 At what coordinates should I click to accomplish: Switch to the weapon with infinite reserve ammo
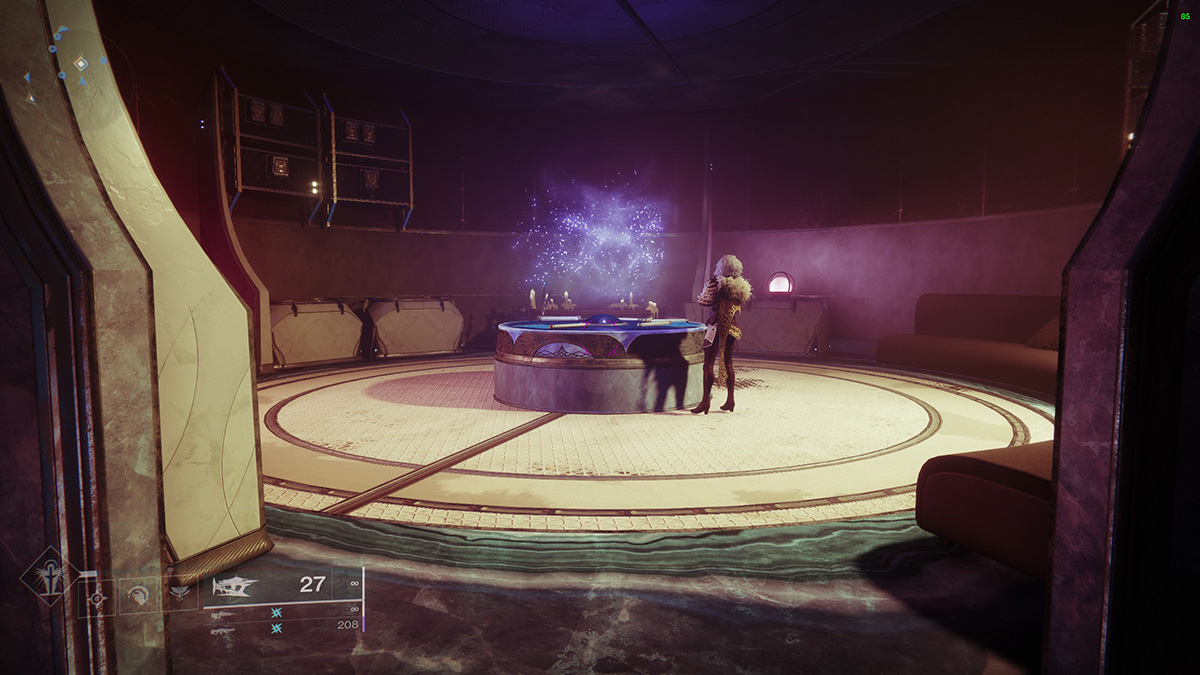[x=222, y=615]
